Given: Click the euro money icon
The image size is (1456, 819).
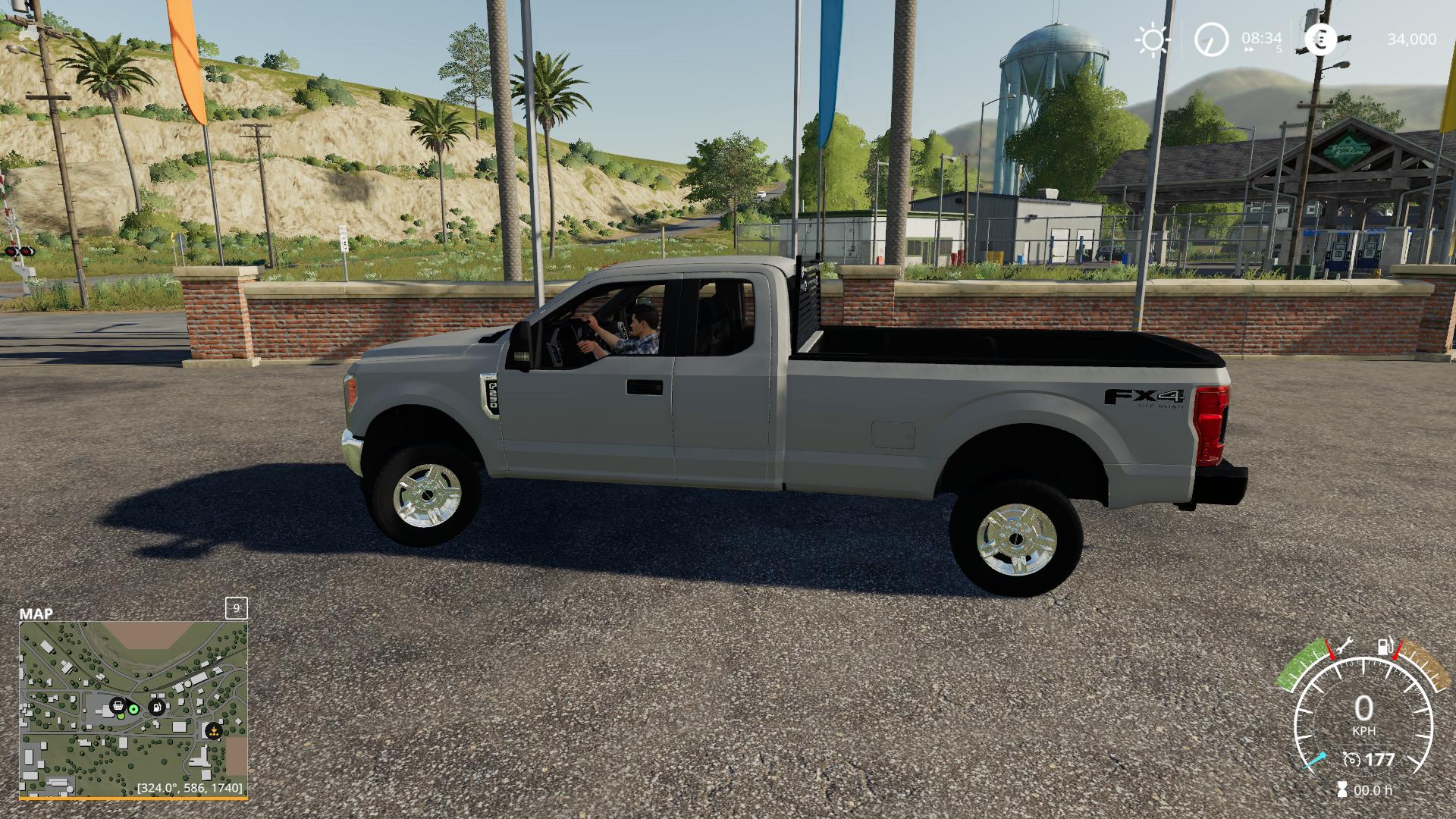Looking at the screenshot, I should 1321,39.
